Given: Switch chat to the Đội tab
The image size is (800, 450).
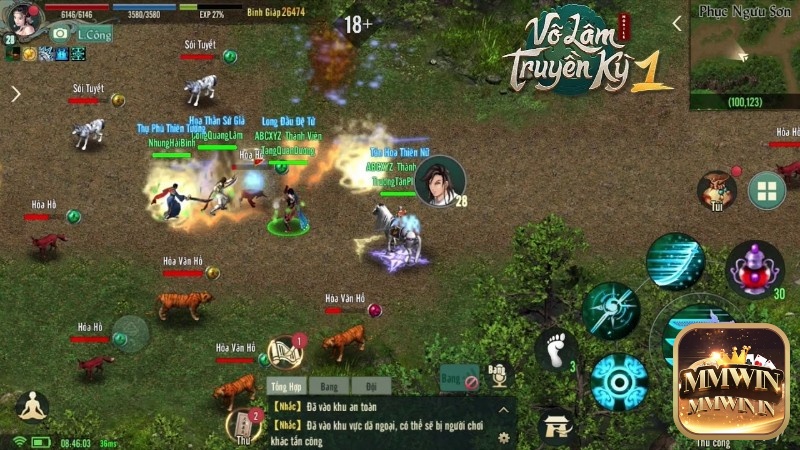Looking at the screenshot, I should click(371, 385).
